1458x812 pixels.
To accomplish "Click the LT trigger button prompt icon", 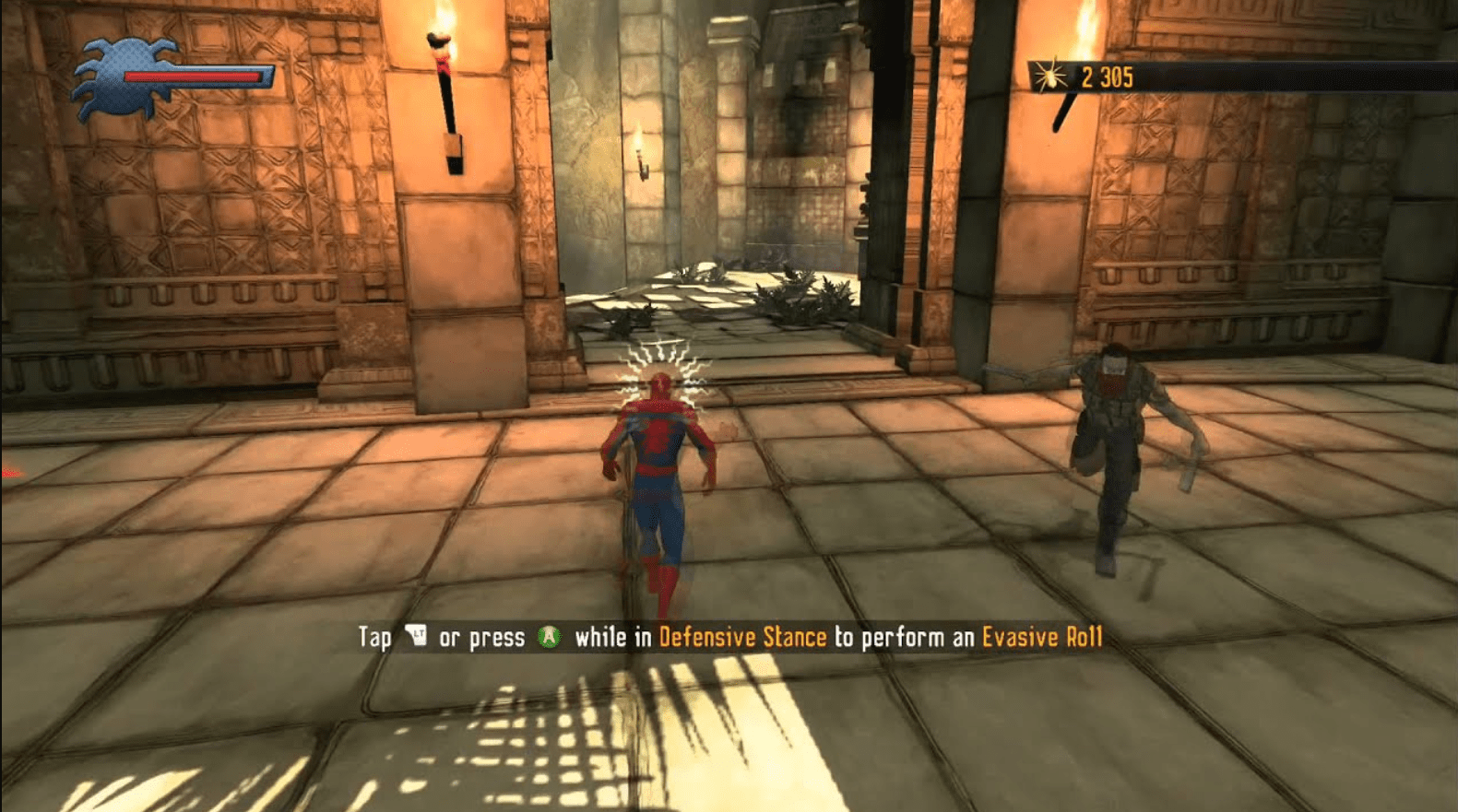I will click(417, 636).
